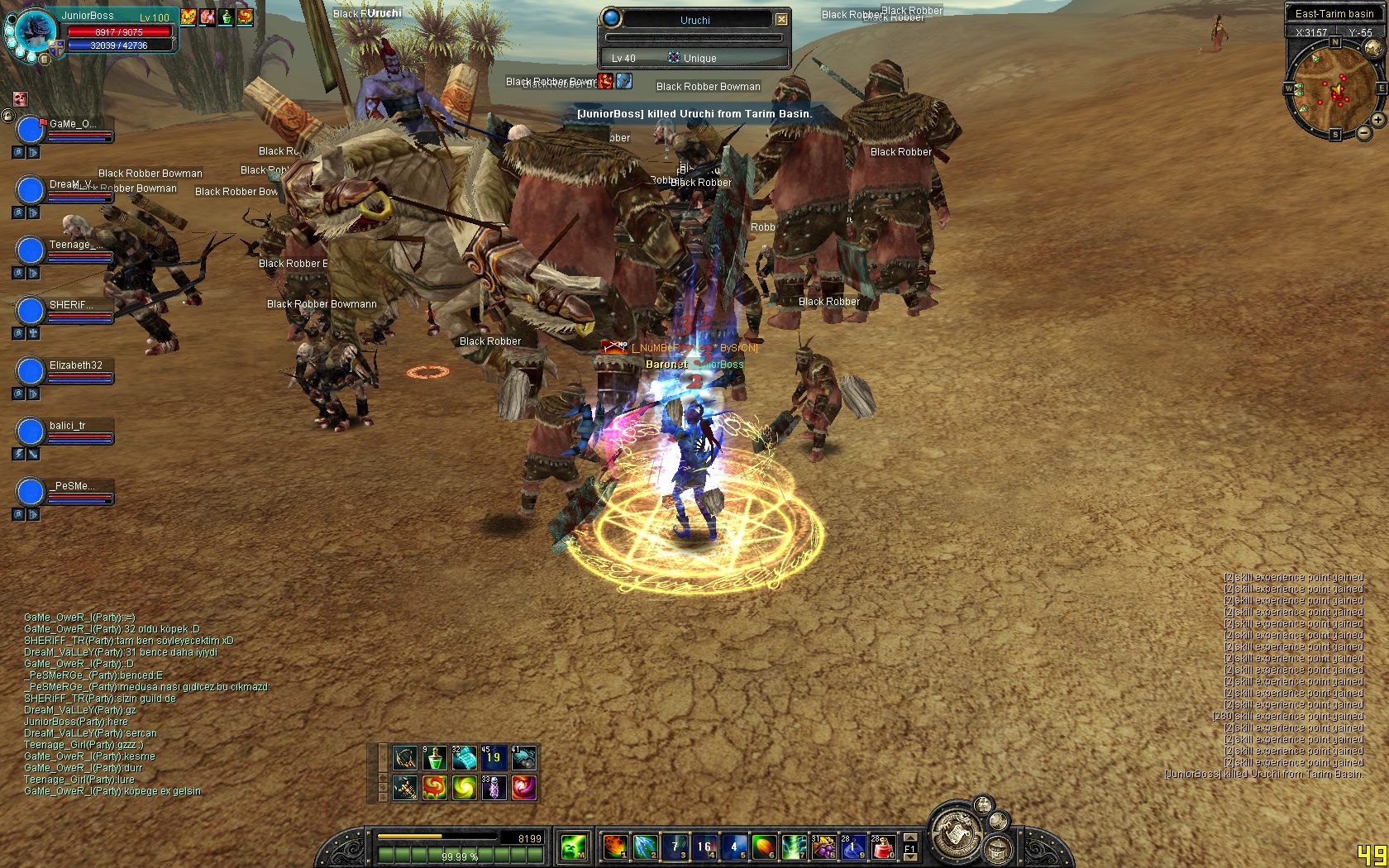Select party member balici_tr
This screenshot has height=868, width=1389.
click(31, 431)
